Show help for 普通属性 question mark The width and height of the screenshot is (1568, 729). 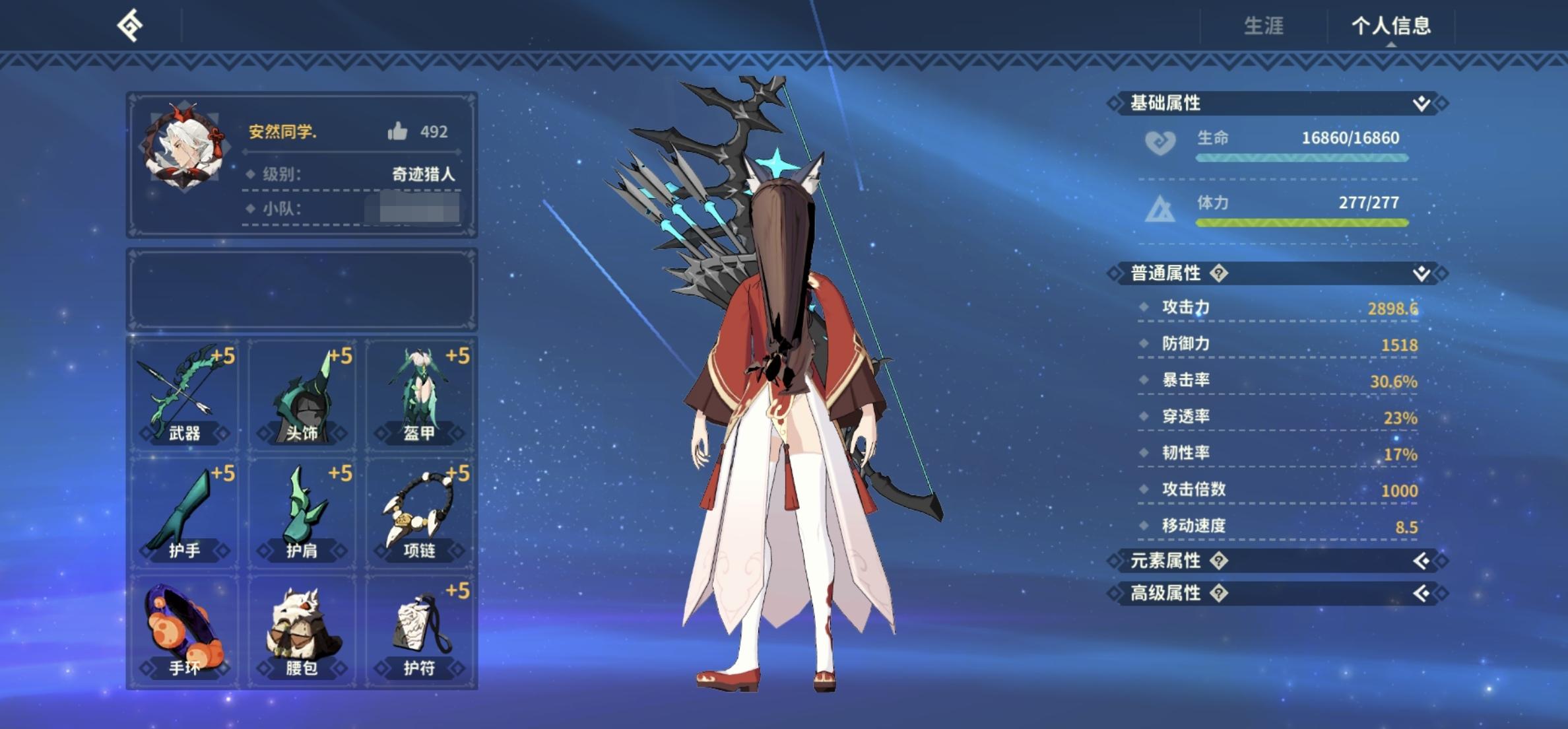pyautogui.click(x=1219, y=273)
